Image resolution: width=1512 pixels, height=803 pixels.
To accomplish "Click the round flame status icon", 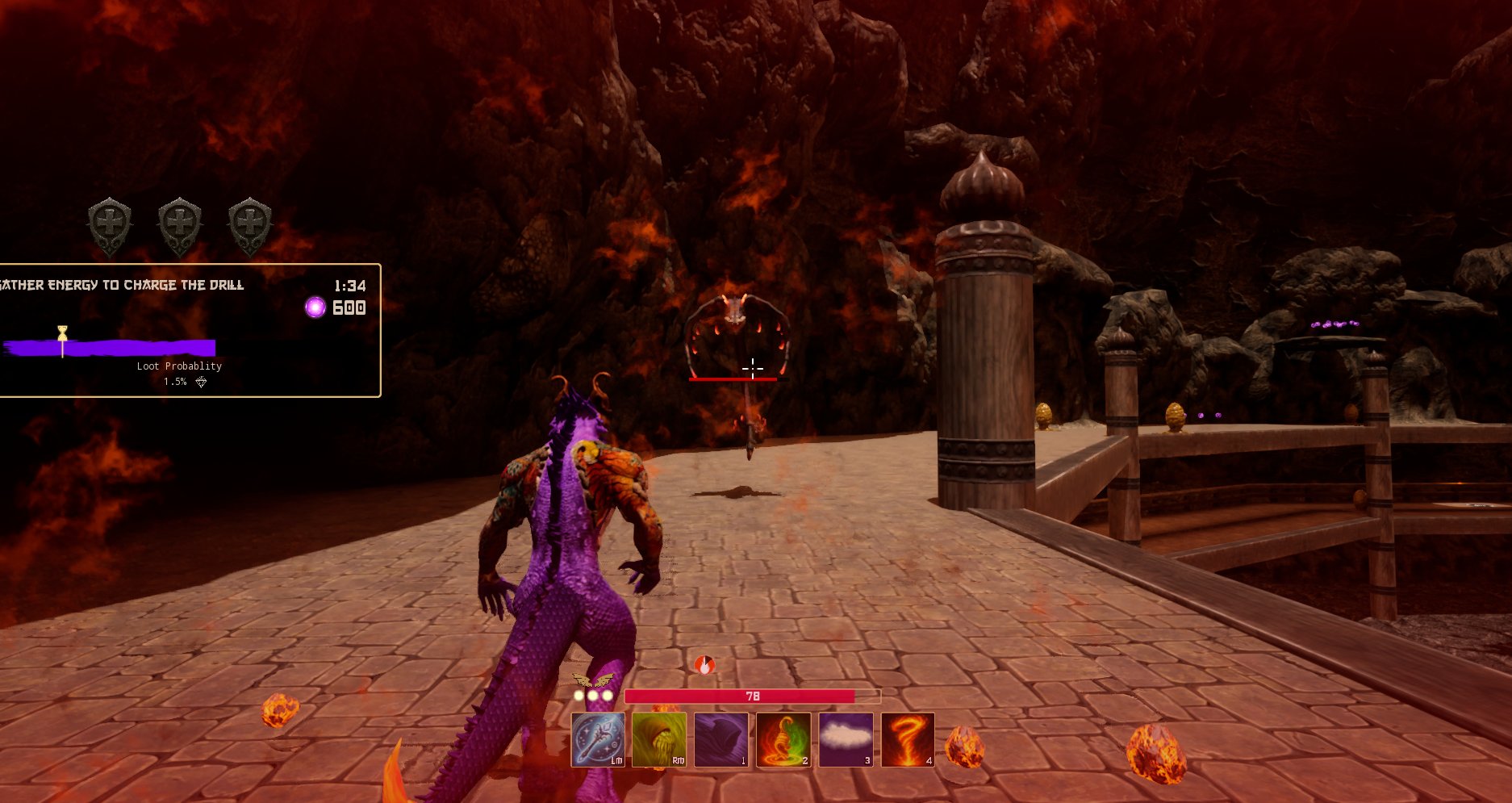I will click(x=704, y=665).
